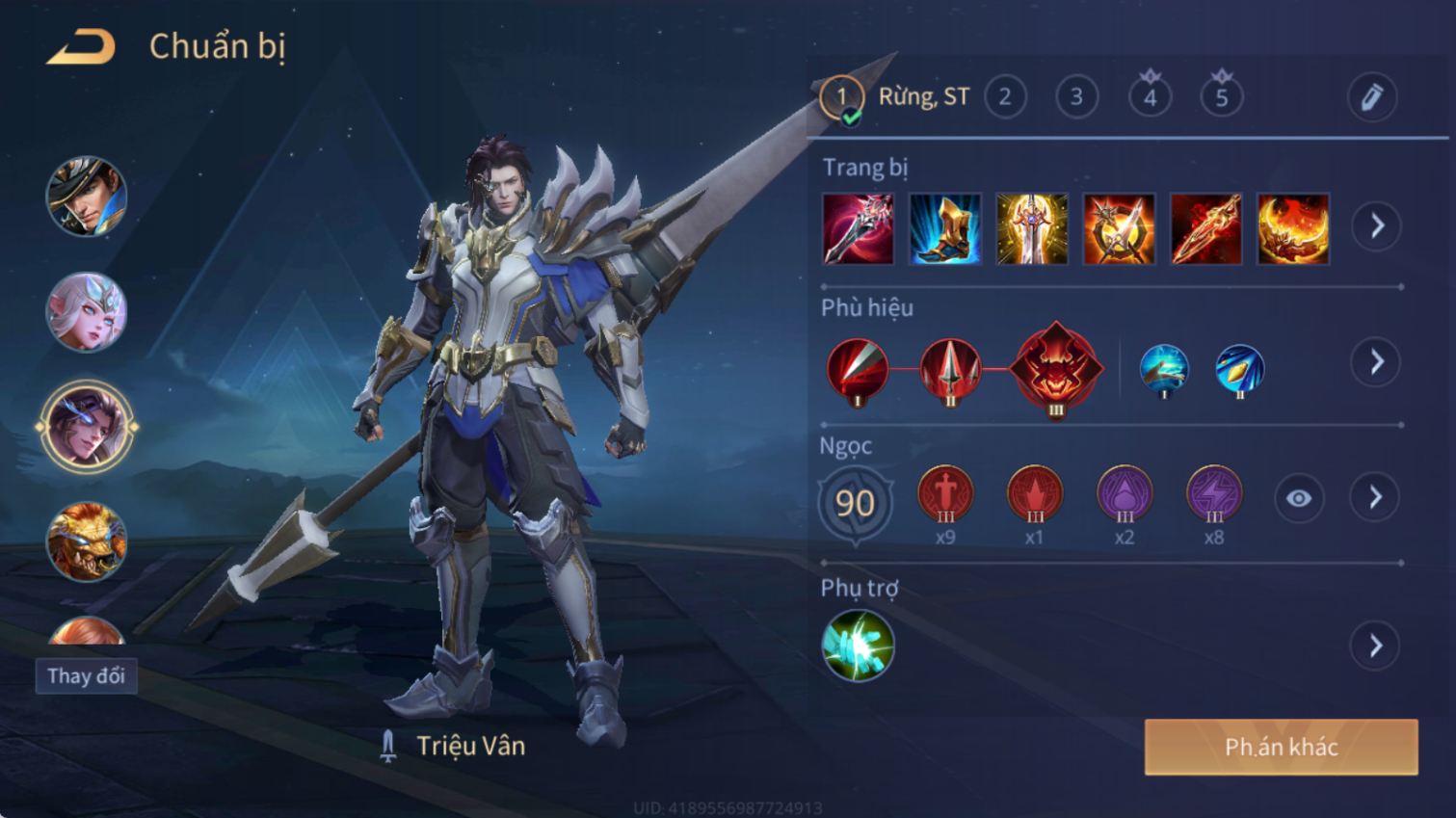The height and width of the screenshot is (818, 1456).
Task: Click the flaming red sword item
Action: [1205, 229]
